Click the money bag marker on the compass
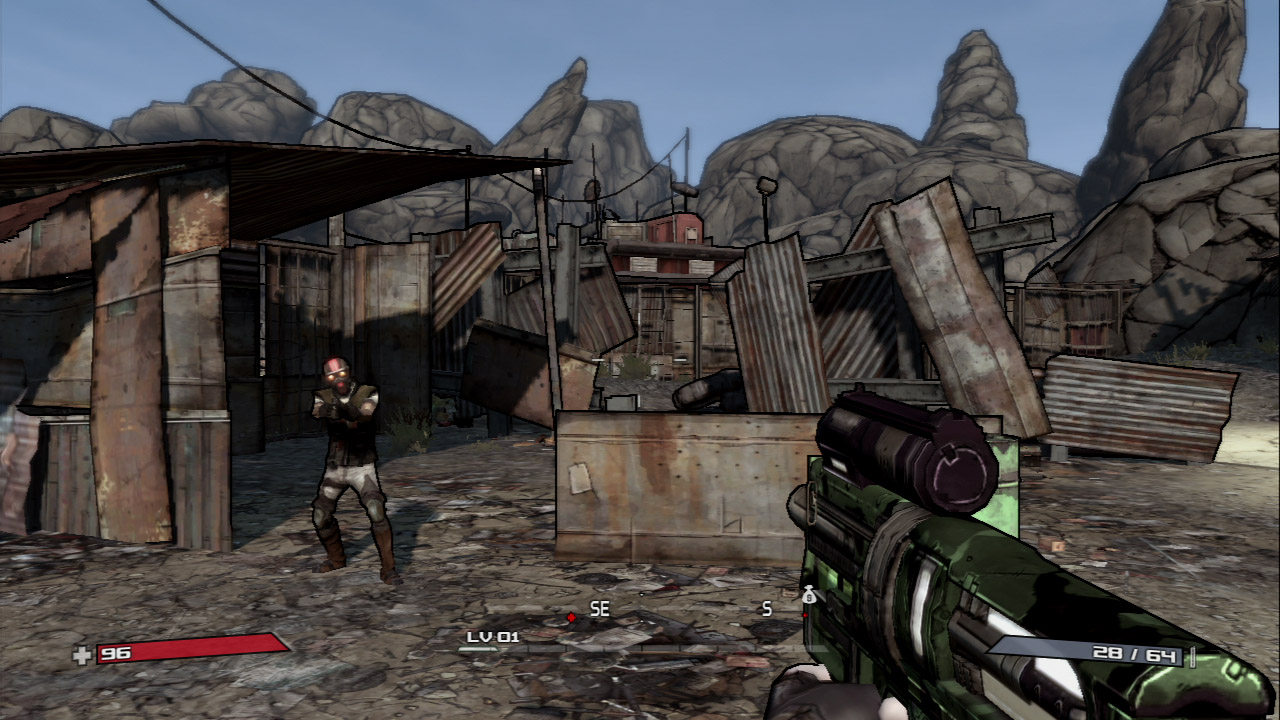Viewport: 1280px width, 720px height. (x=808, y=597)
